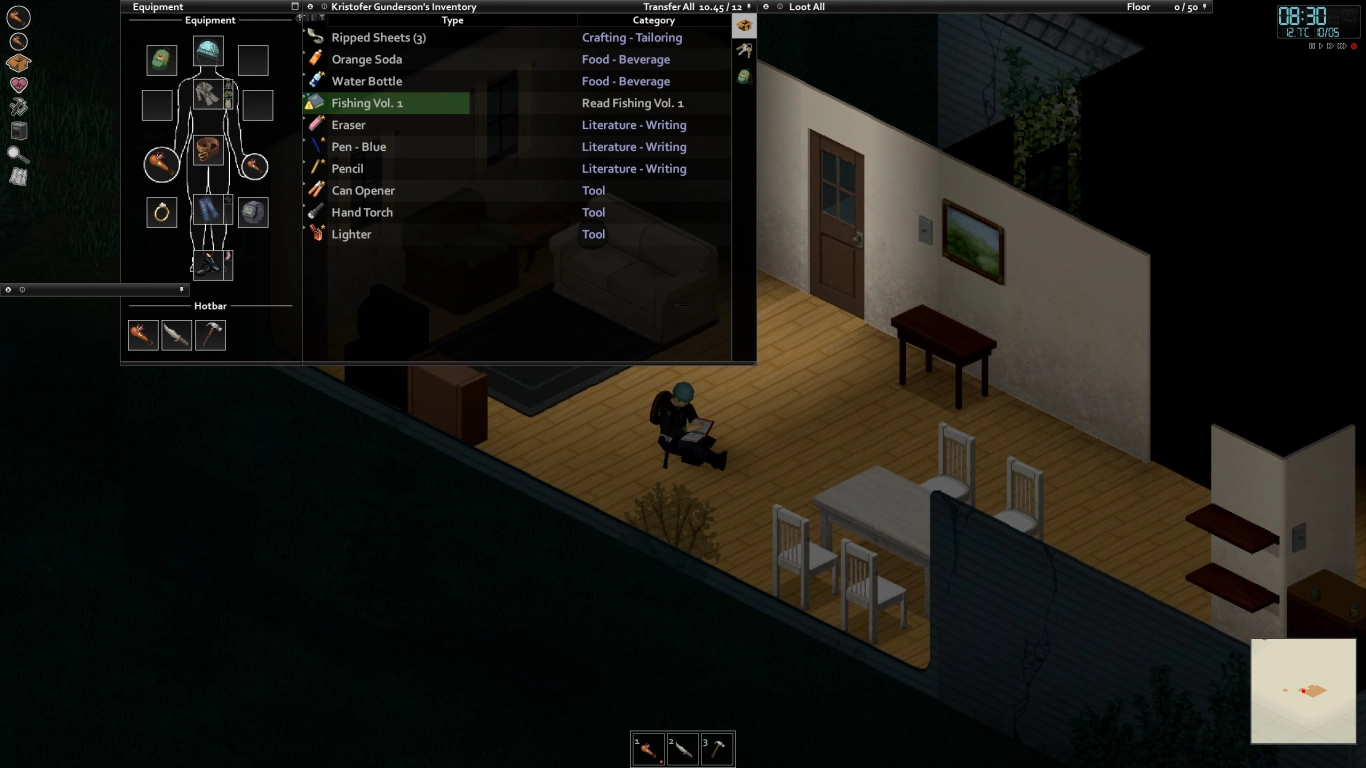
Task: Click the oven icon in the left sidebar
Action: point(17,130)
